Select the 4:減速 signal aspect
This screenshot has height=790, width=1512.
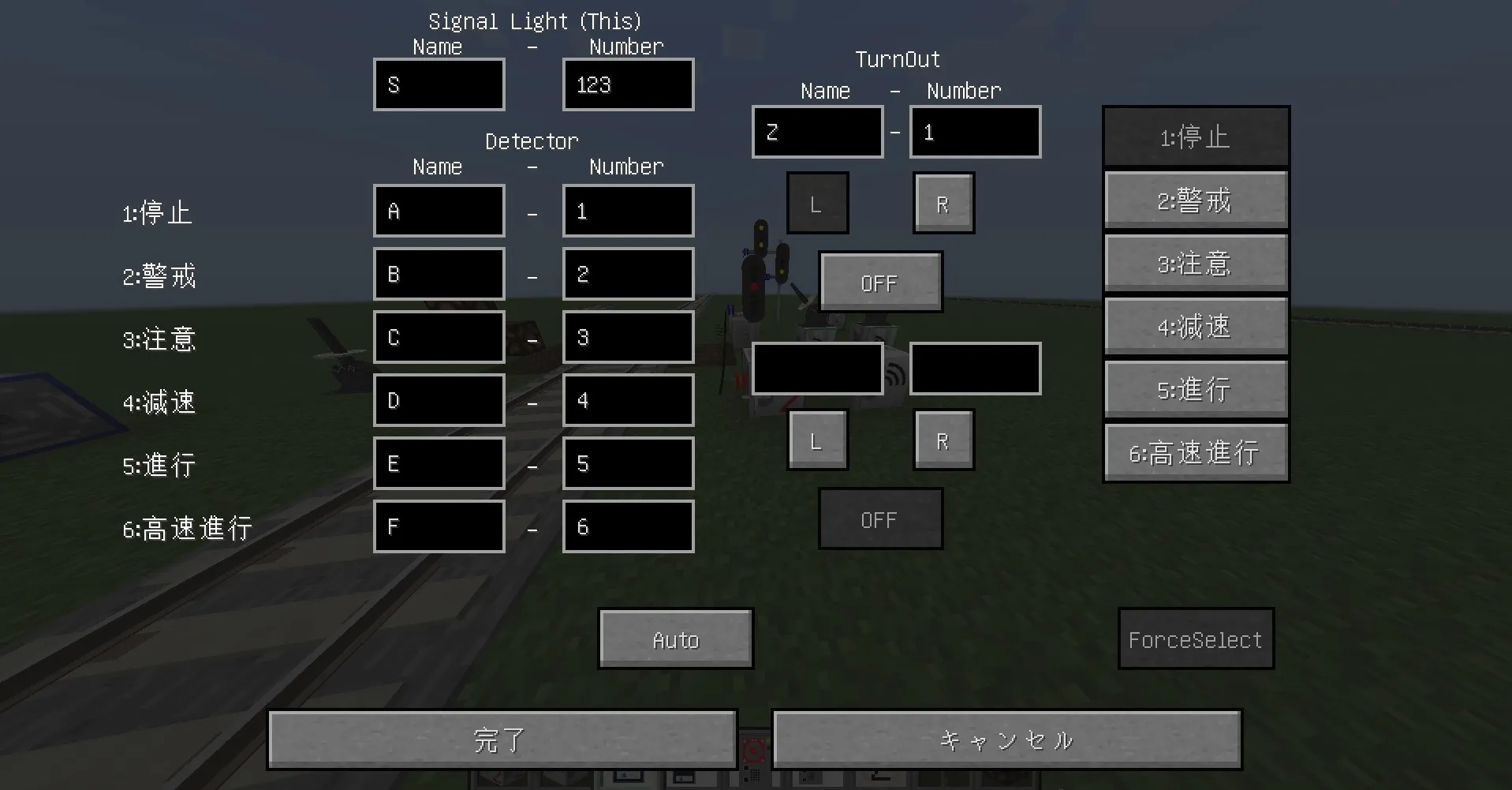(1195, 325)
